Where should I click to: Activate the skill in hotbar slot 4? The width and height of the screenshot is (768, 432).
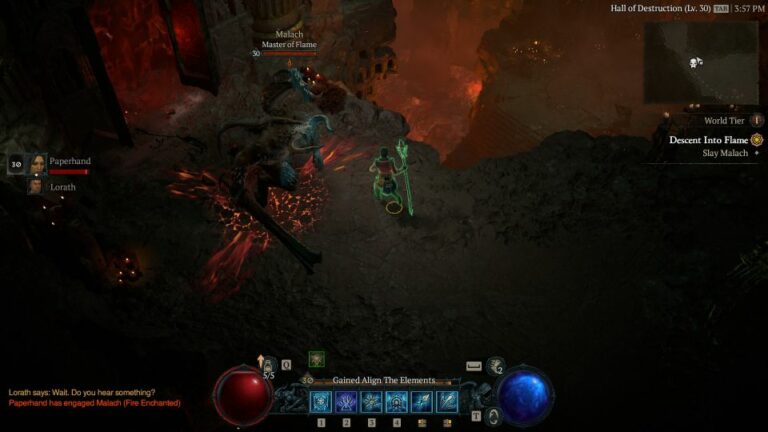pos(397,401)
